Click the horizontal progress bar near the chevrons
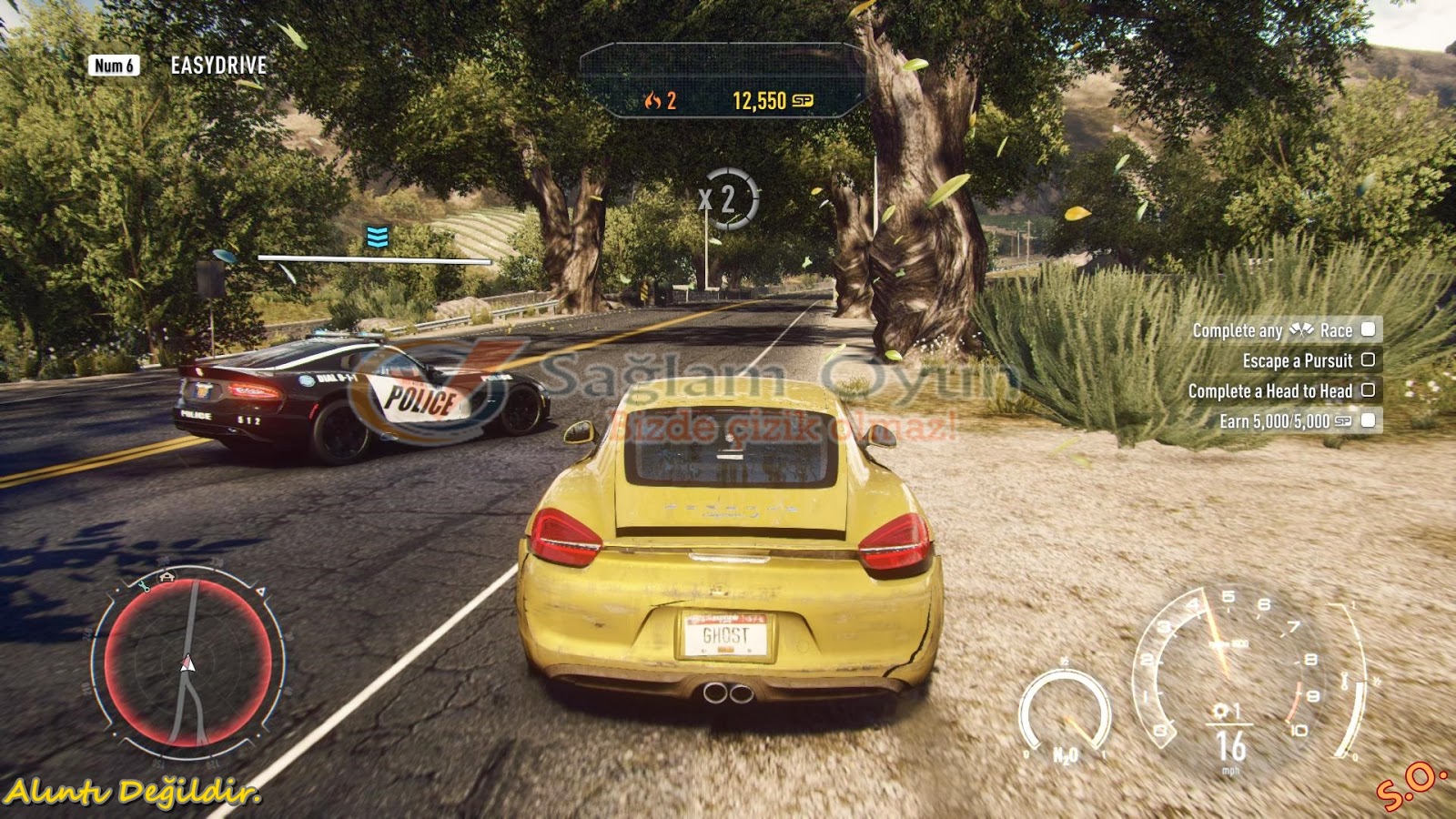 373,258
